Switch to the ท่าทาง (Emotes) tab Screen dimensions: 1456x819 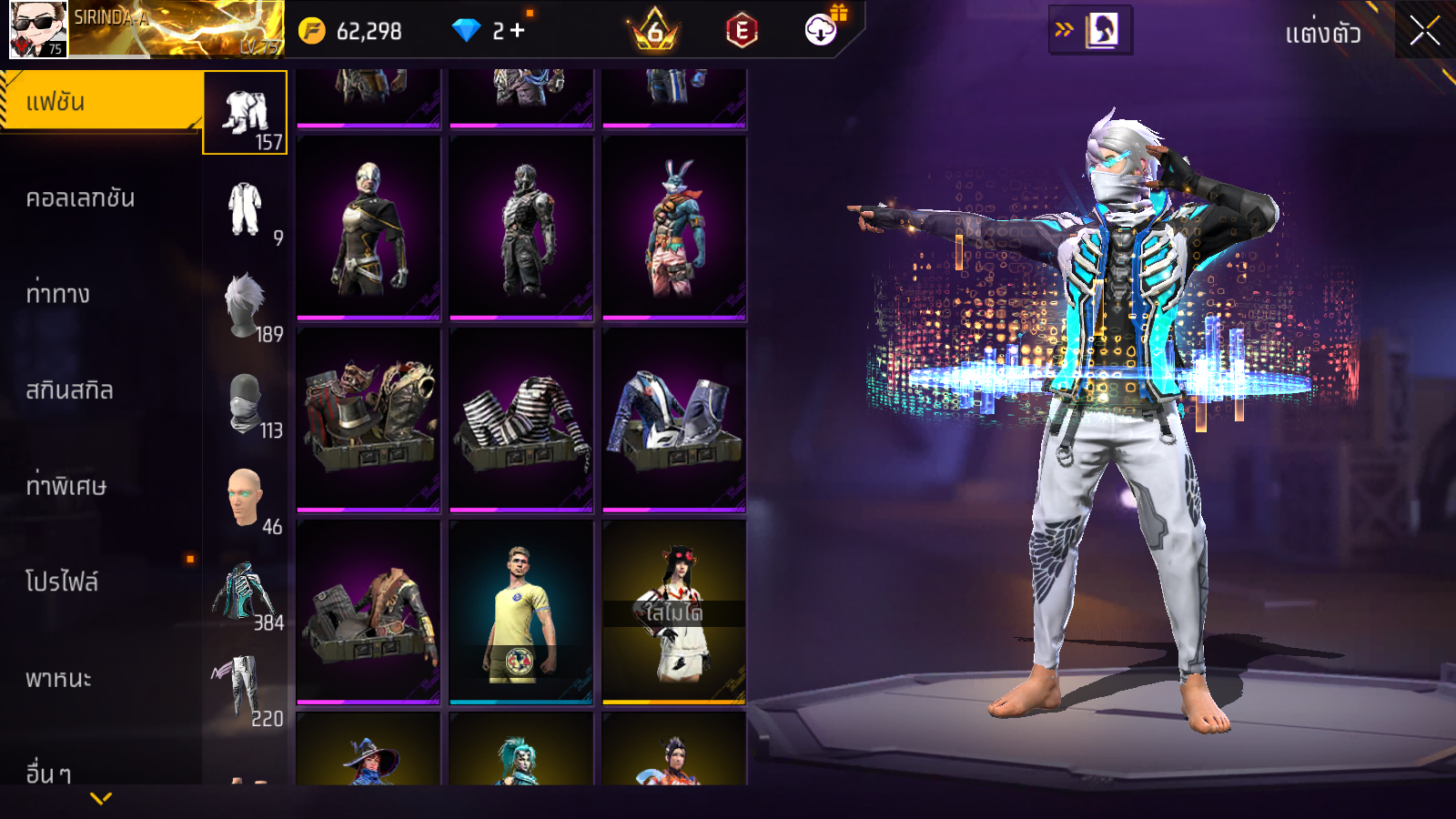(58, 294)
